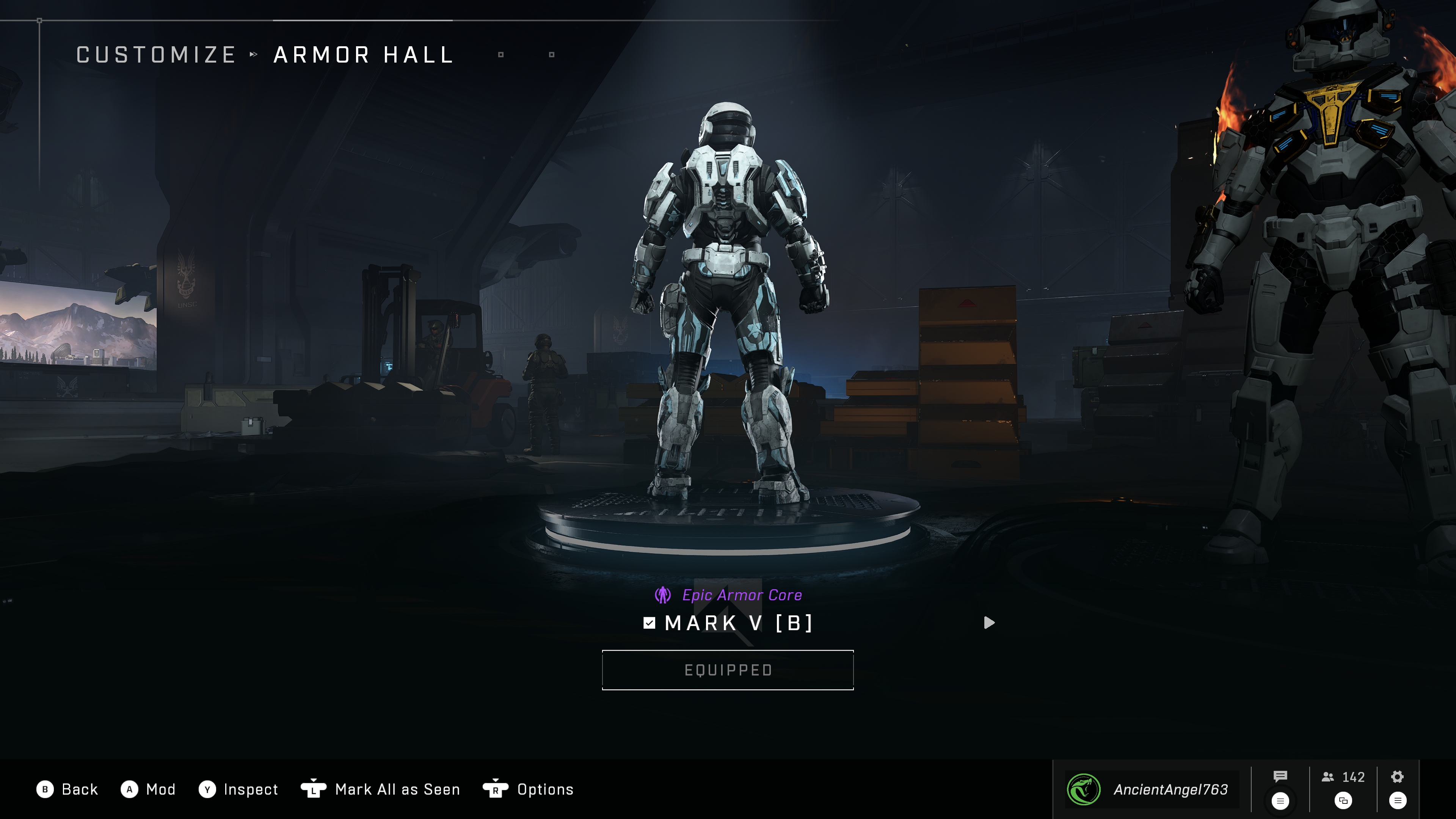The image size is (1456, 819).
Task: Select the Mark V [B] checkmark box
Action: [650, 623]
